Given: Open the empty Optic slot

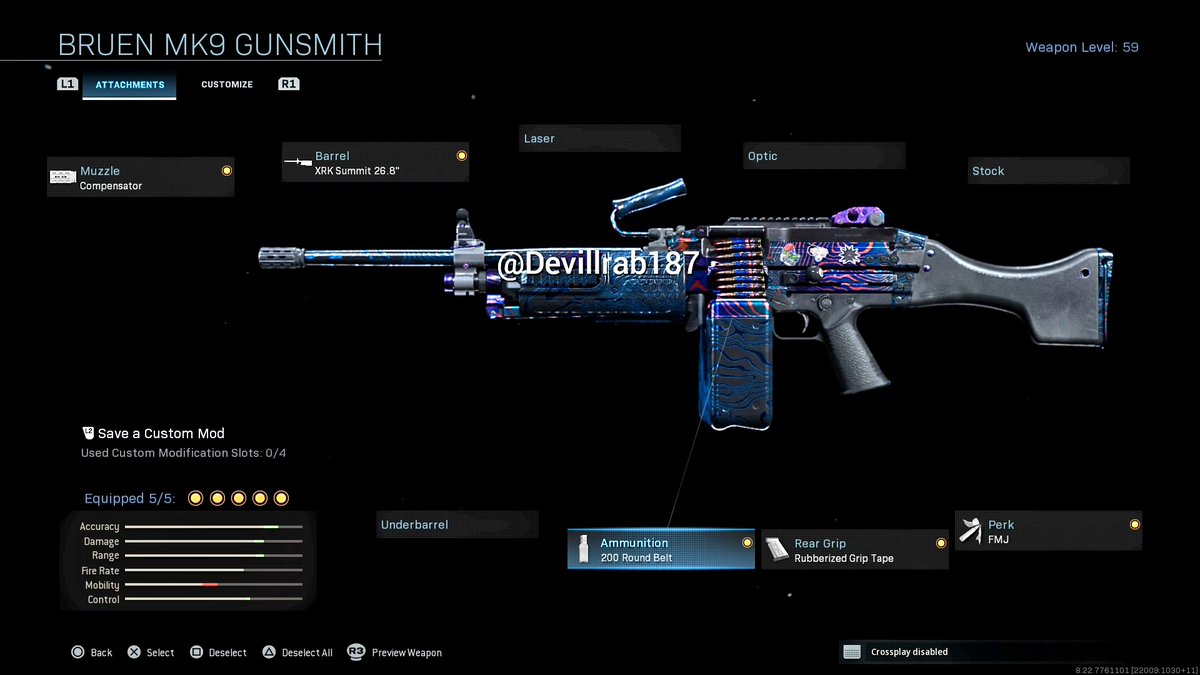Looking at the screenshot, I should coord(825,156).
